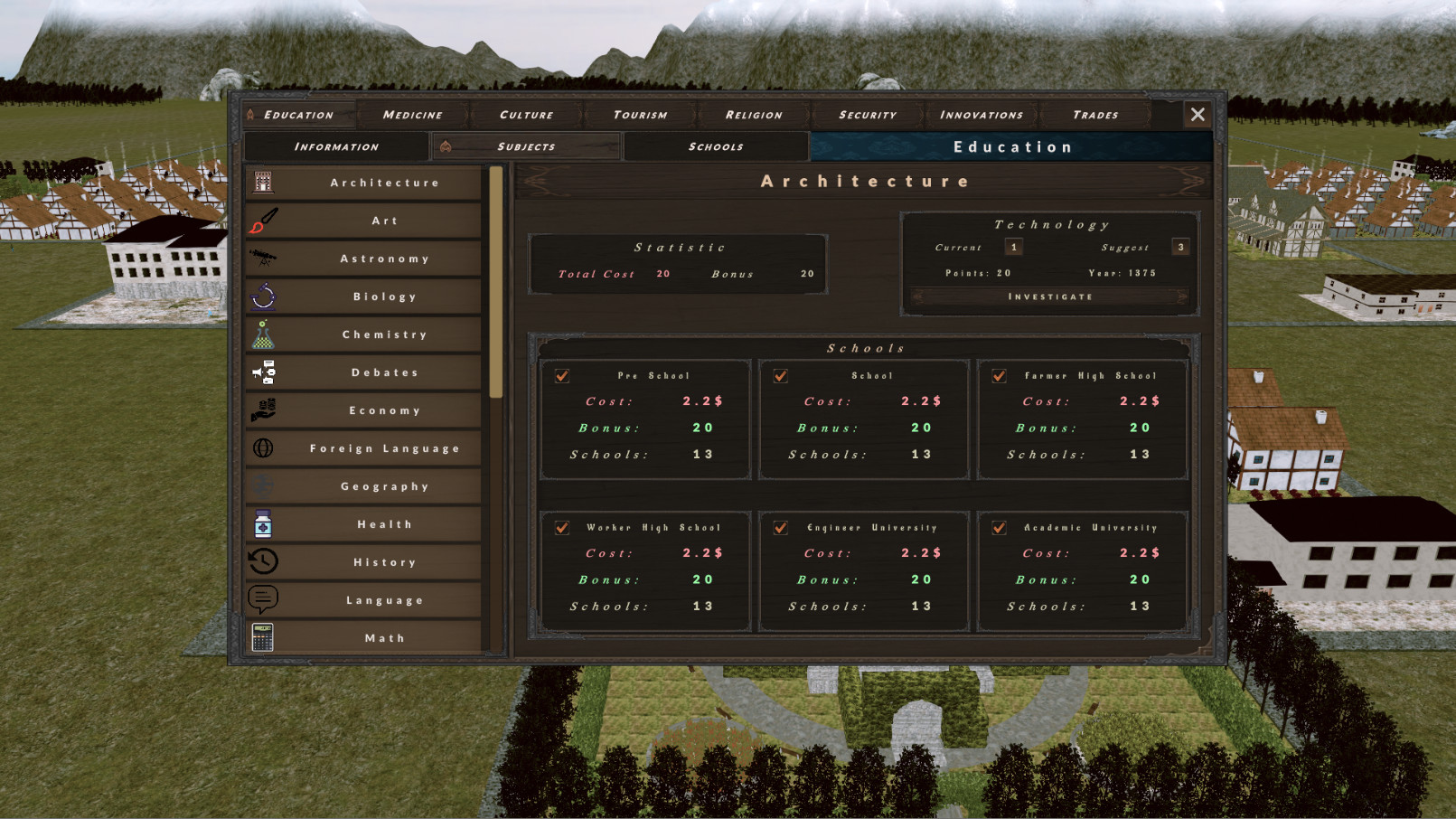Open the Information tab
The height and width of the screenshot is (819, 1456).
(336, 146)
